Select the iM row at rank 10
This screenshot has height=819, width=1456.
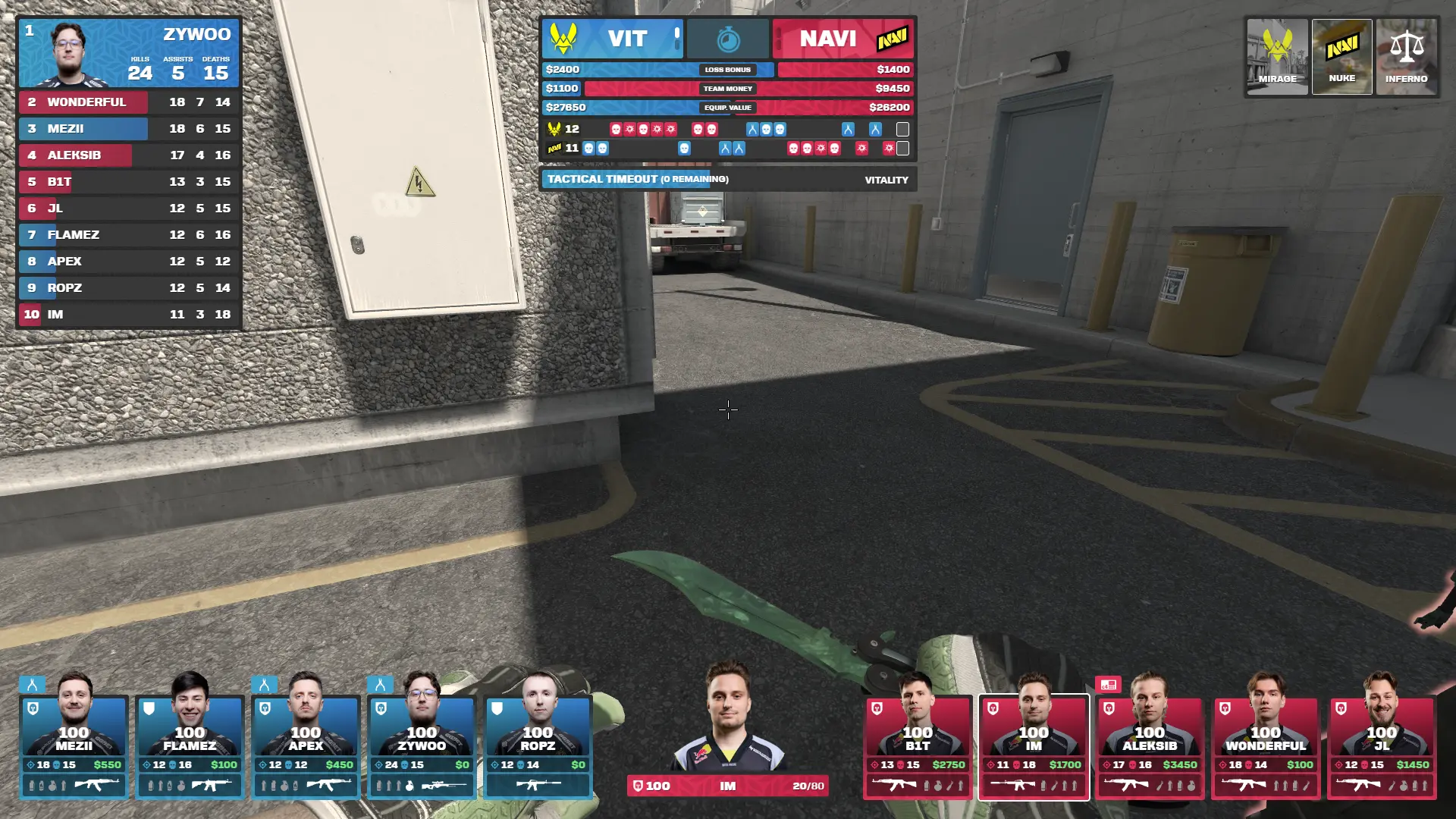(x=129, y=315)
